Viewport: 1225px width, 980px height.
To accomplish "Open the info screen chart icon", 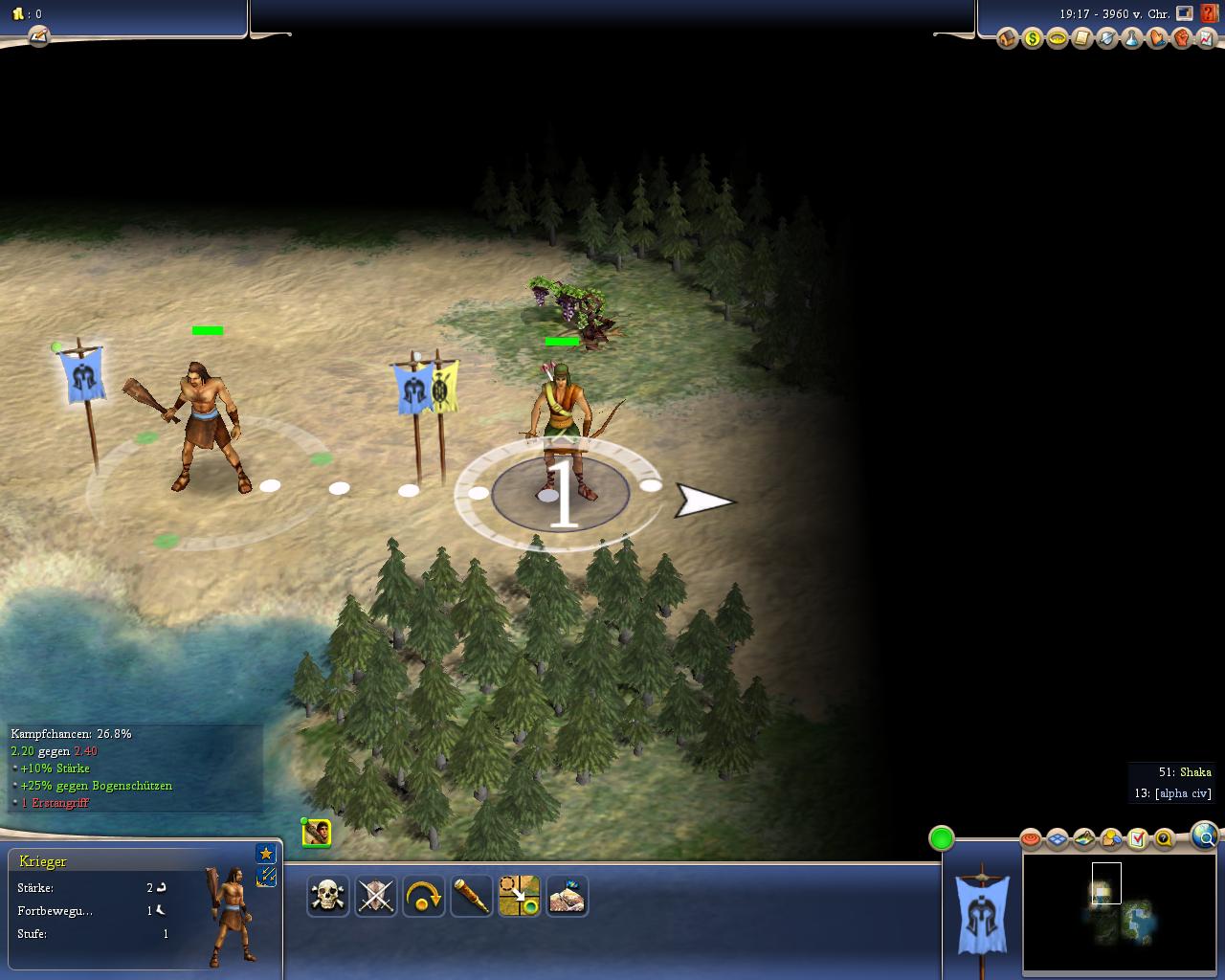I will pyautogui.click(x=1207, y=39).
